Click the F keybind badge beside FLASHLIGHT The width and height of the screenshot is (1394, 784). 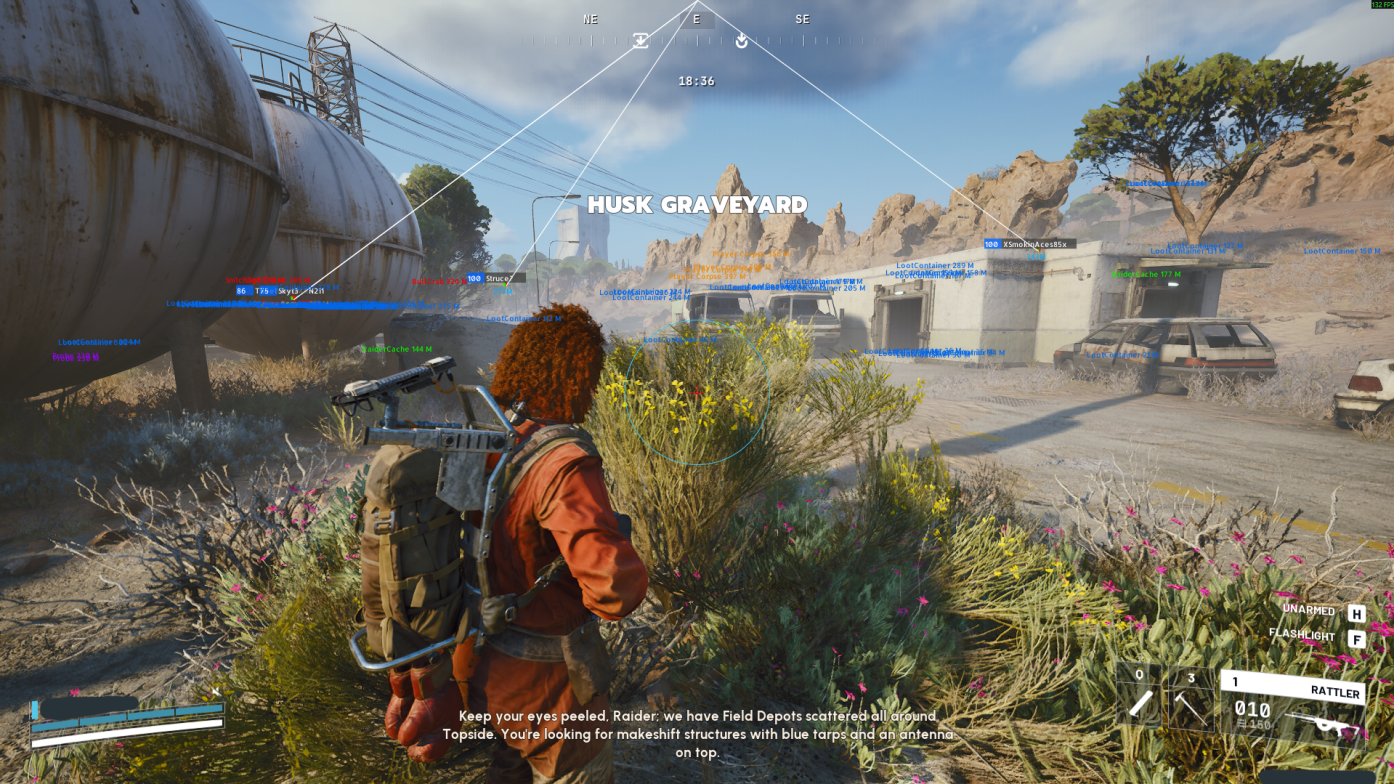click(1355, 637)
